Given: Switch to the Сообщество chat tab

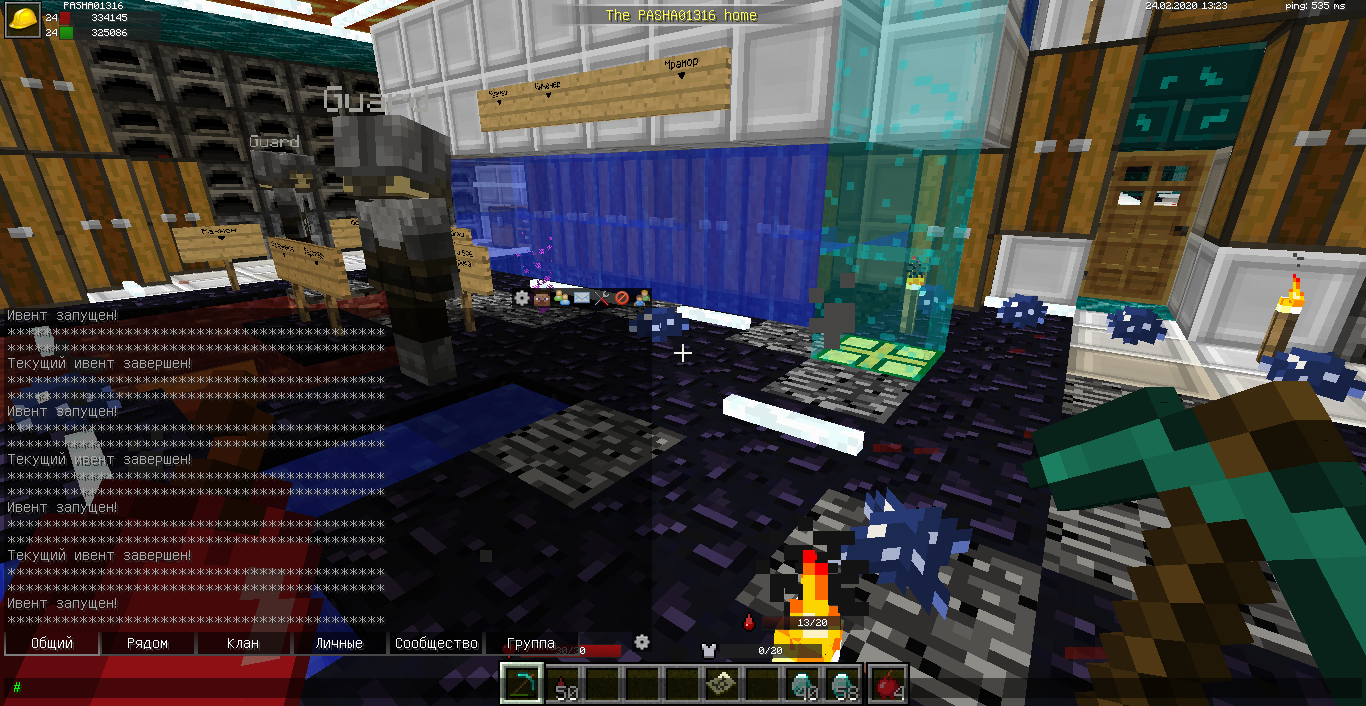Looking at the screenshot, I should point(436,643).
